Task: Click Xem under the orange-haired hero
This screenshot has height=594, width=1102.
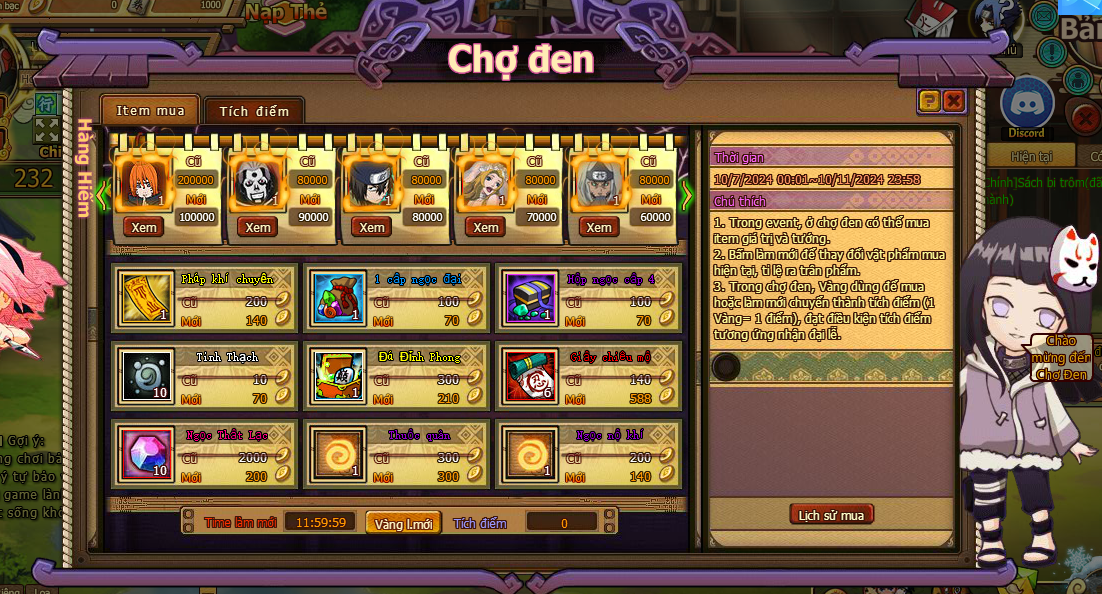Action: (144, 227)
